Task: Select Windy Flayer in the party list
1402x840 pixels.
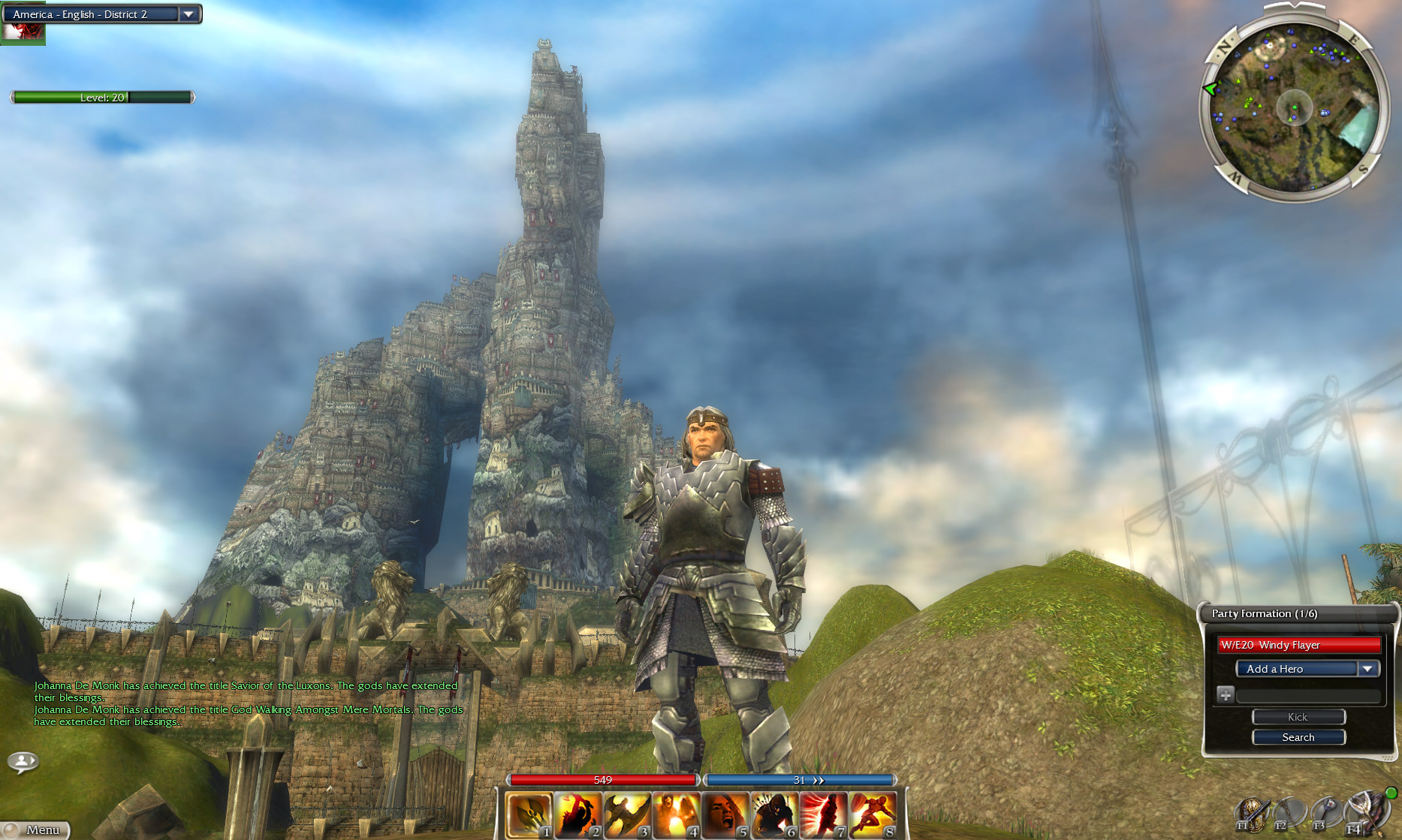Action: tap(1298, 645)
